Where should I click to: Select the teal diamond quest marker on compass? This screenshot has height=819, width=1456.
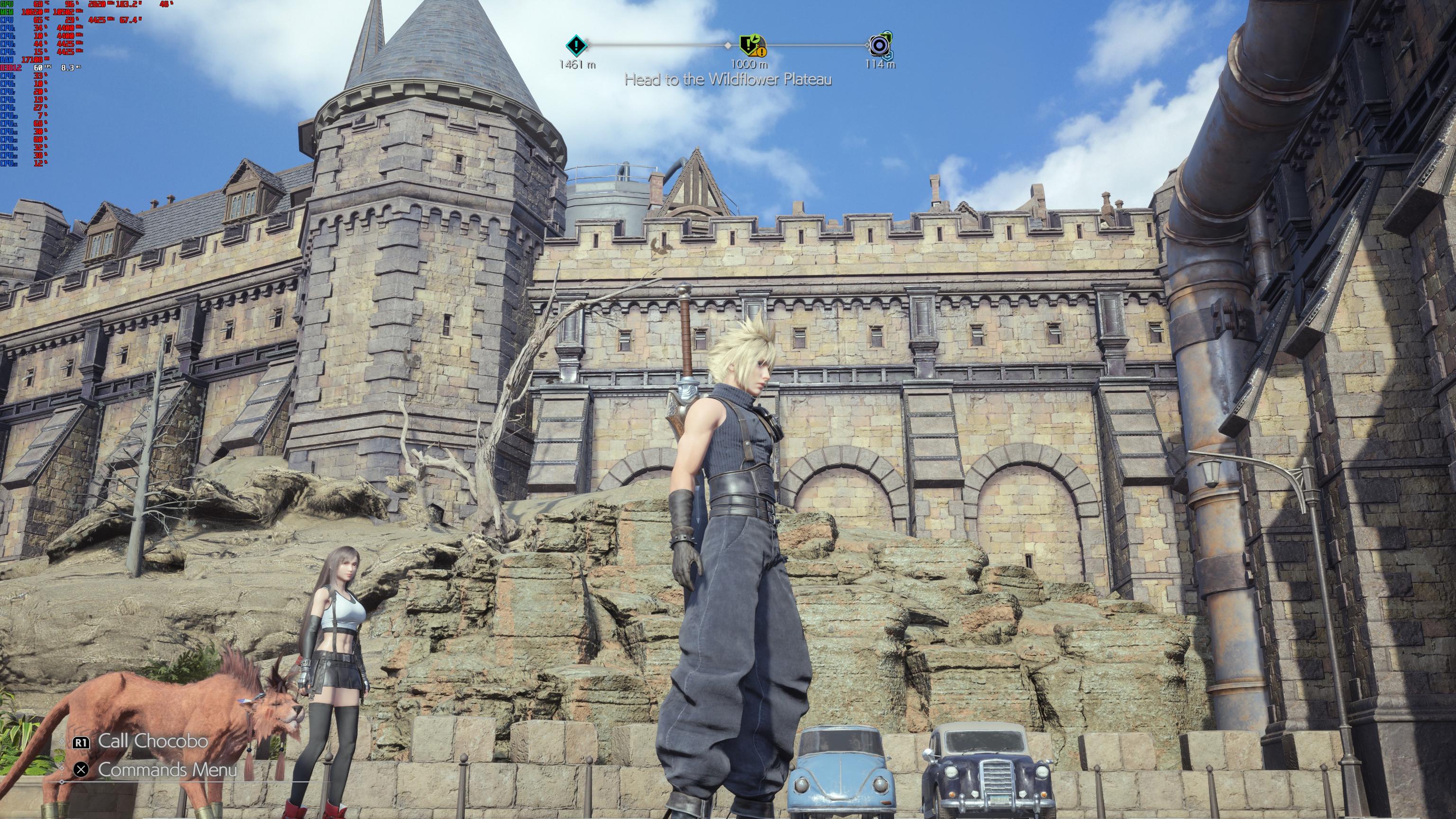tap(576, 44)
